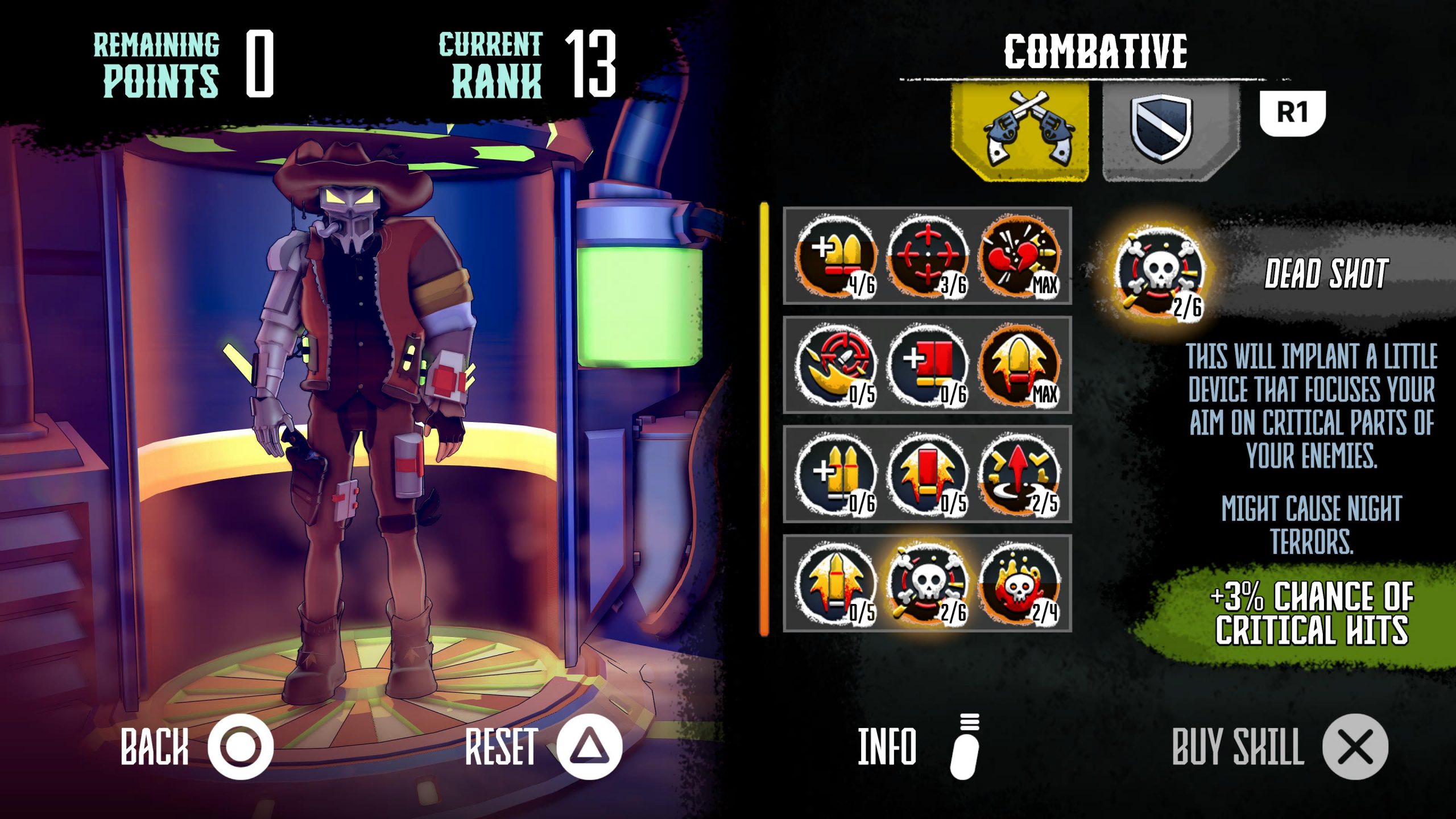
Task: Pick the flaming skull skill at 2/4
Action: pos(1019,584)
